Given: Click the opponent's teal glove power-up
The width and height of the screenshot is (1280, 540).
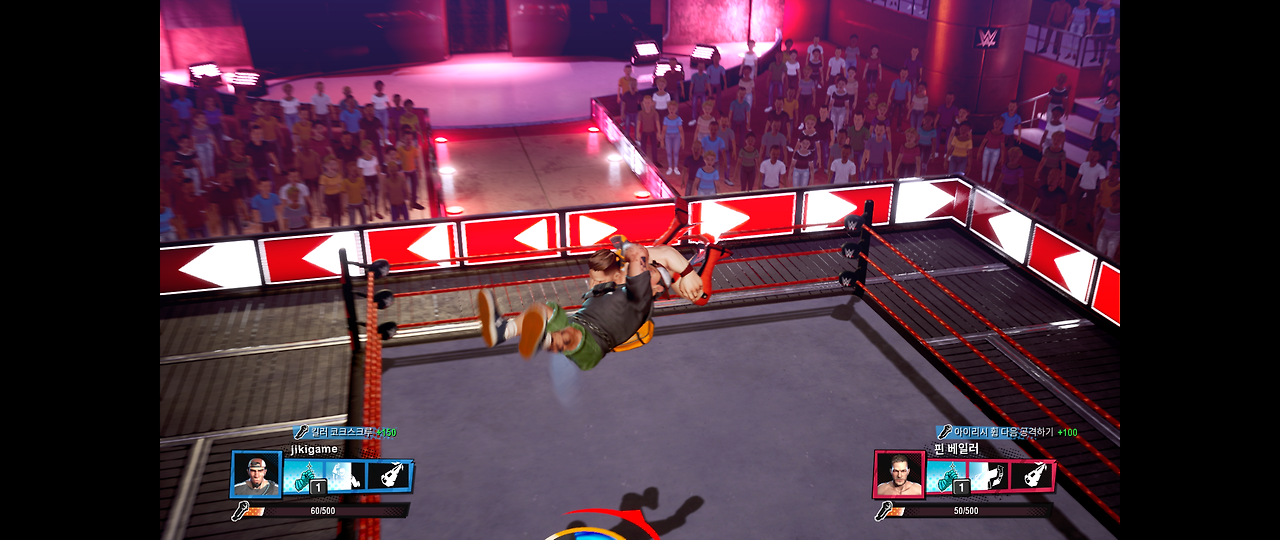Looking at the screenshot, I should click(945, 475).
